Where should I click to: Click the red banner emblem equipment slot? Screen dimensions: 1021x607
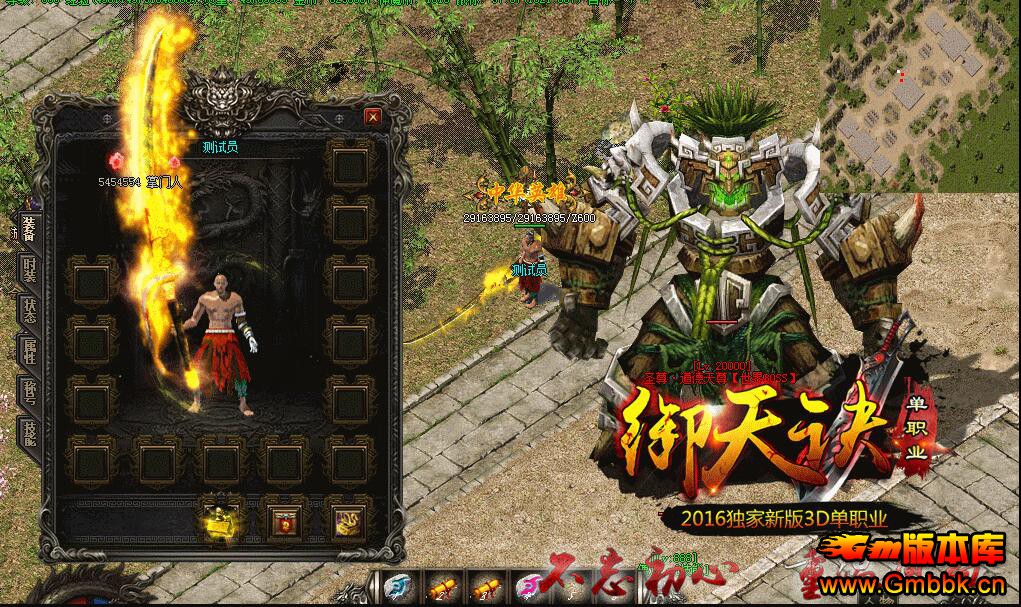point(284,518)
